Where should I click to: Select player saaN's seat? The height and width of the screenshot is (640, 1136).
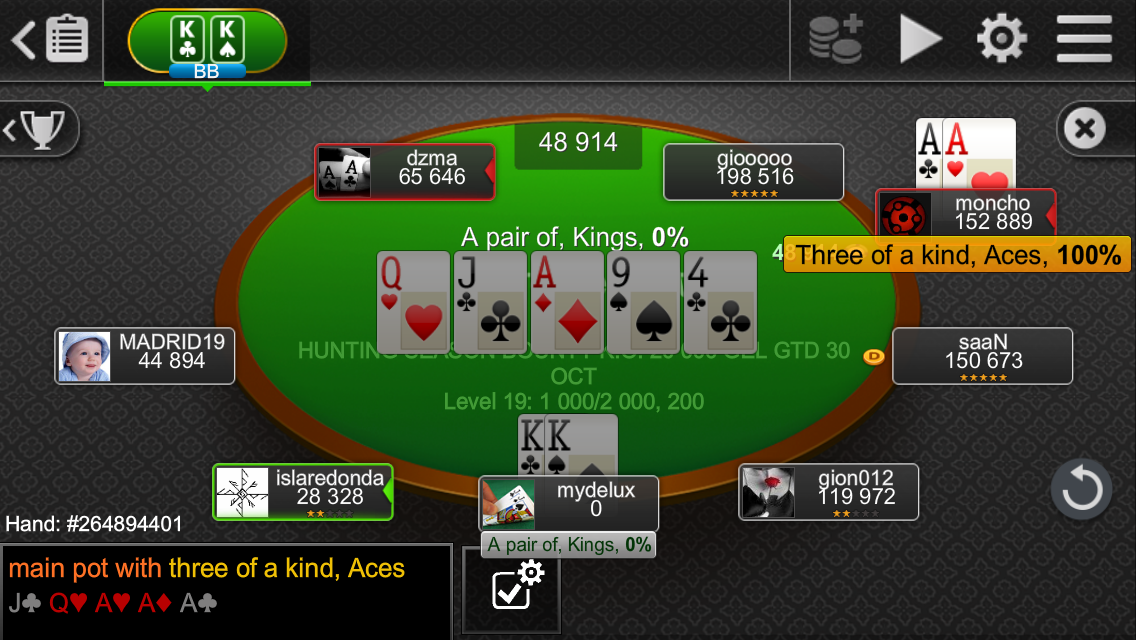point(982,356)
